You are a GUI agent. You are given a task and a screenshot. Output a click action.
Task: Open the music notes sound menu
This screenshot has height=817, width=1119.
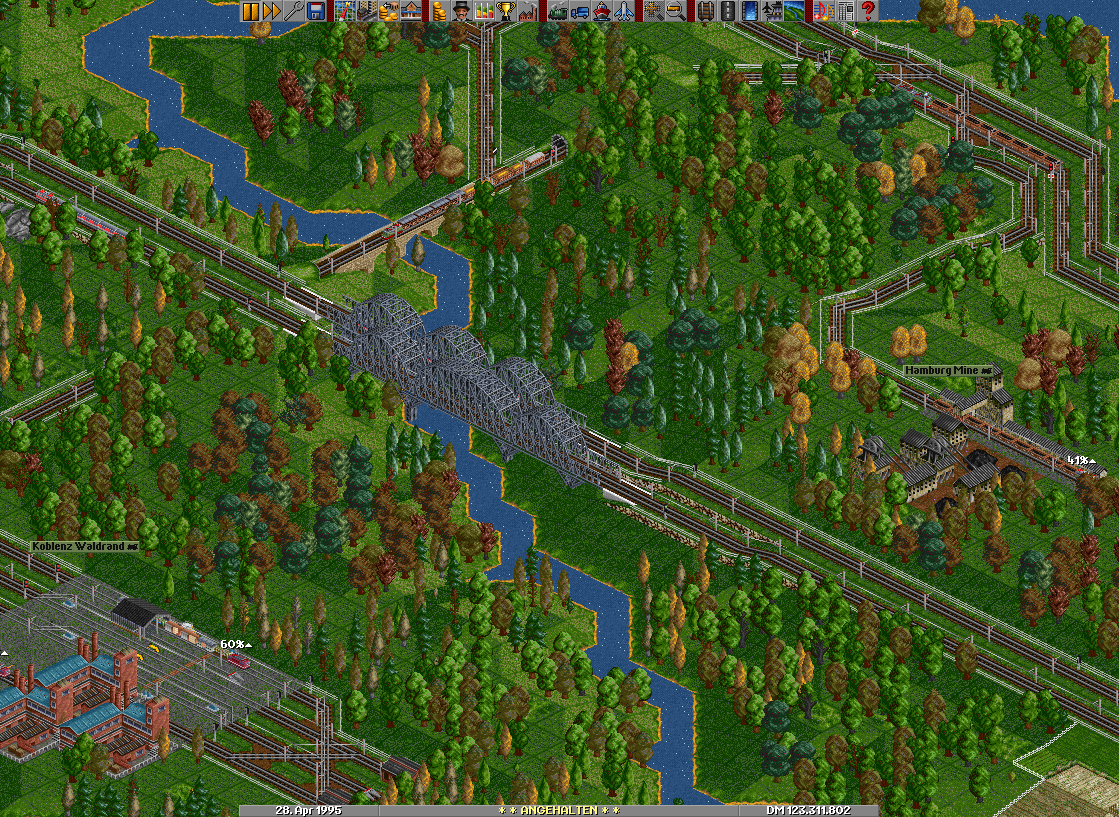823,11
